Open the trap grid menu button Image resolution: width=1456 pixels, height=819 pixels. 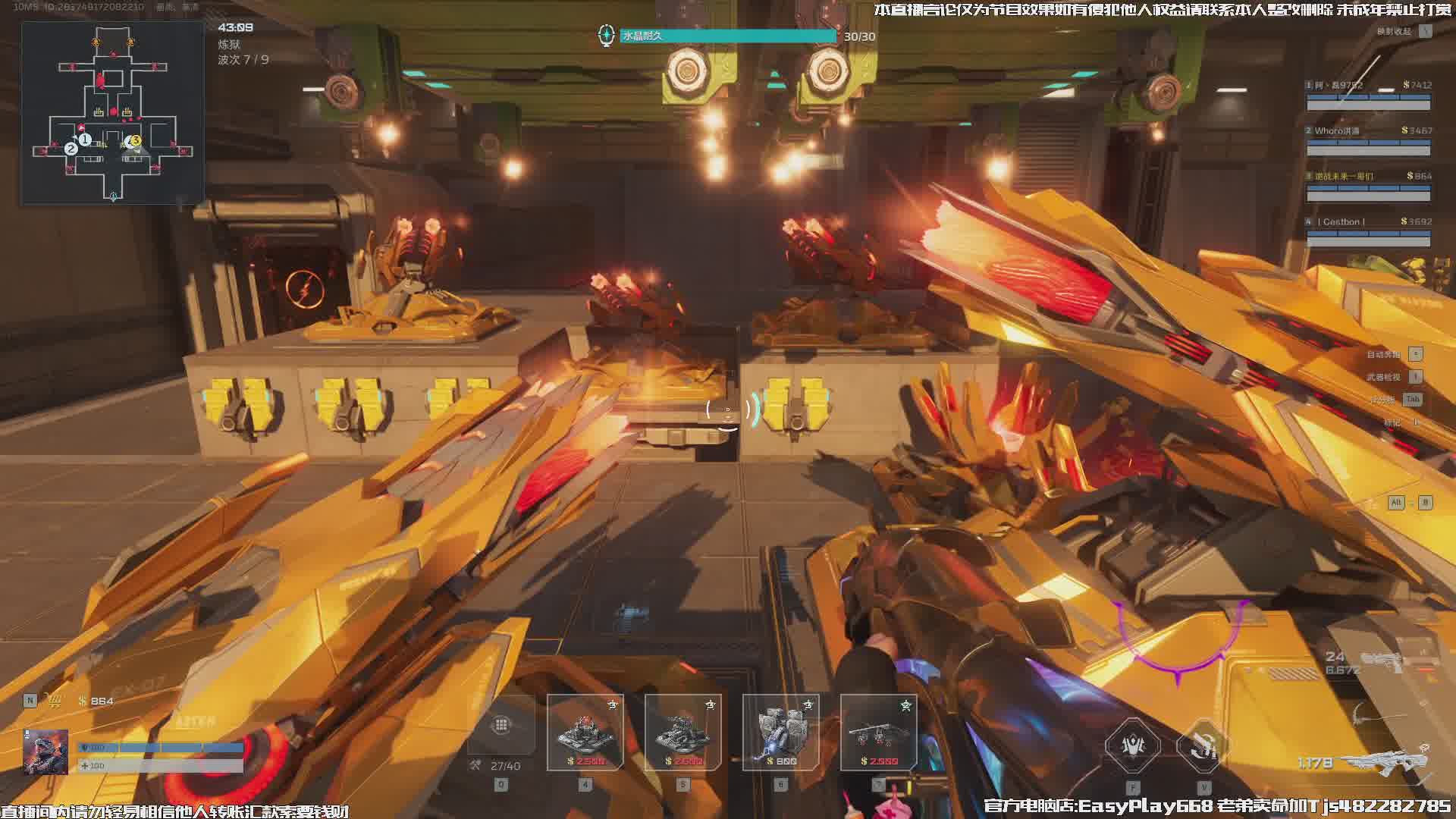point(501,726)
